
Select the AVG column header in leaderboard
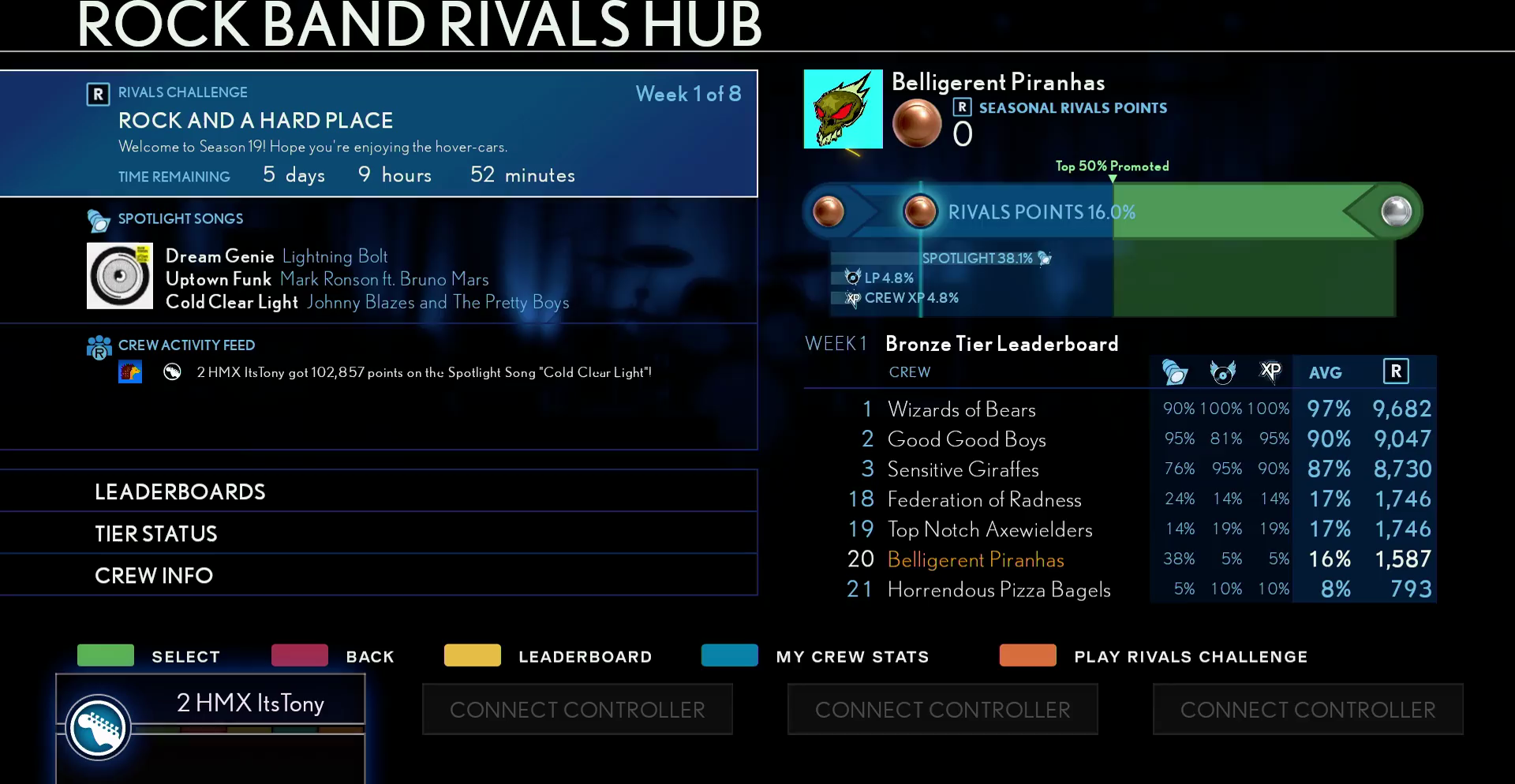click(x=1325, y=372)
